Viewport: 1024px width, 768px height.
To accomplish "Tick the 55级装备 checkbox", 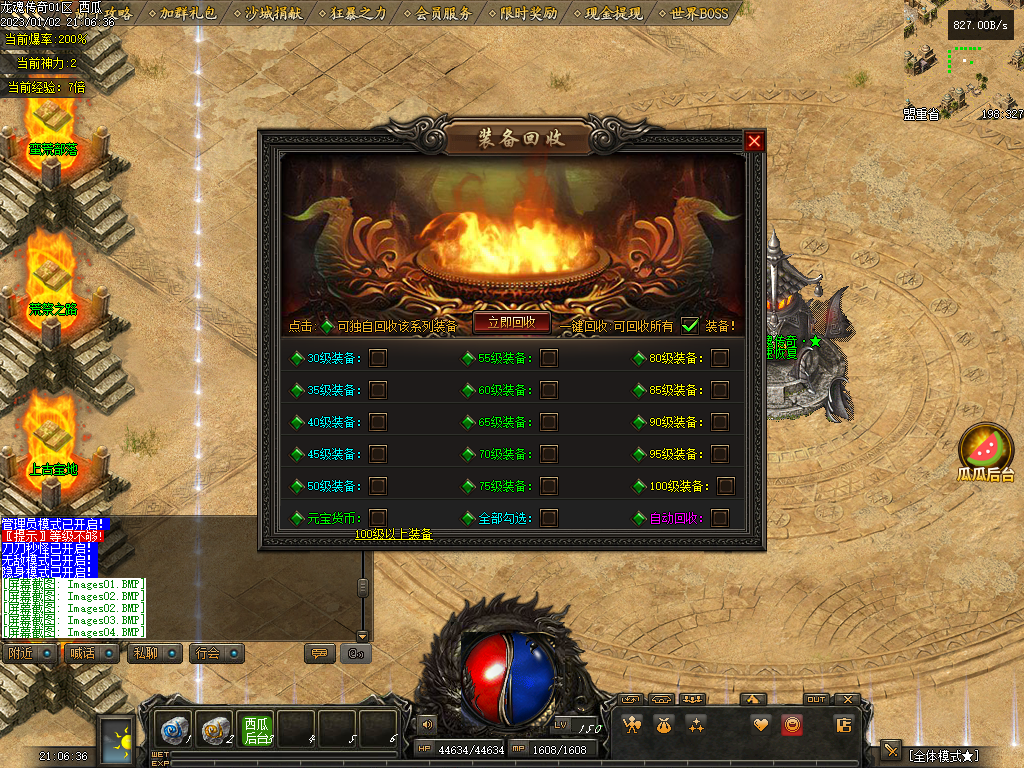I will click(549, 358).
